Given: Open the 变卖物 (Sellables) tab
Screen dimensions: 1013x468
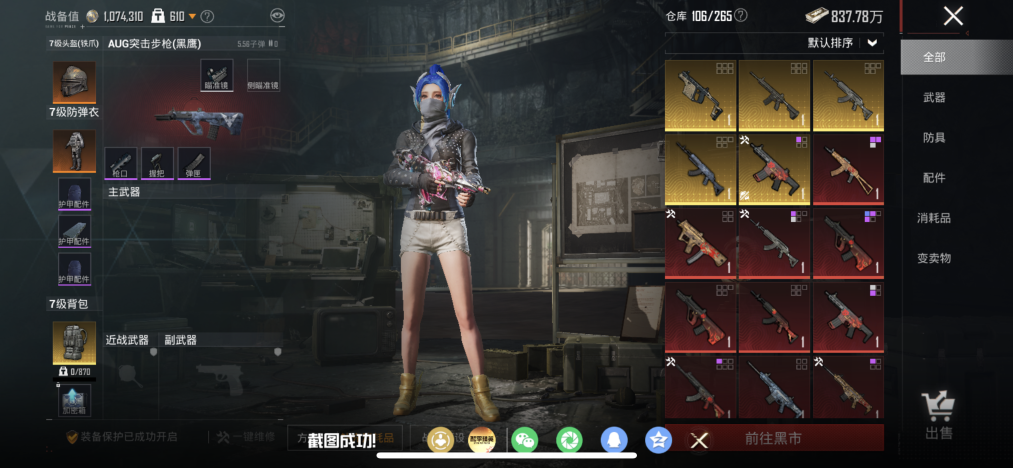Looking at the screenshot, I should point(934,258).
